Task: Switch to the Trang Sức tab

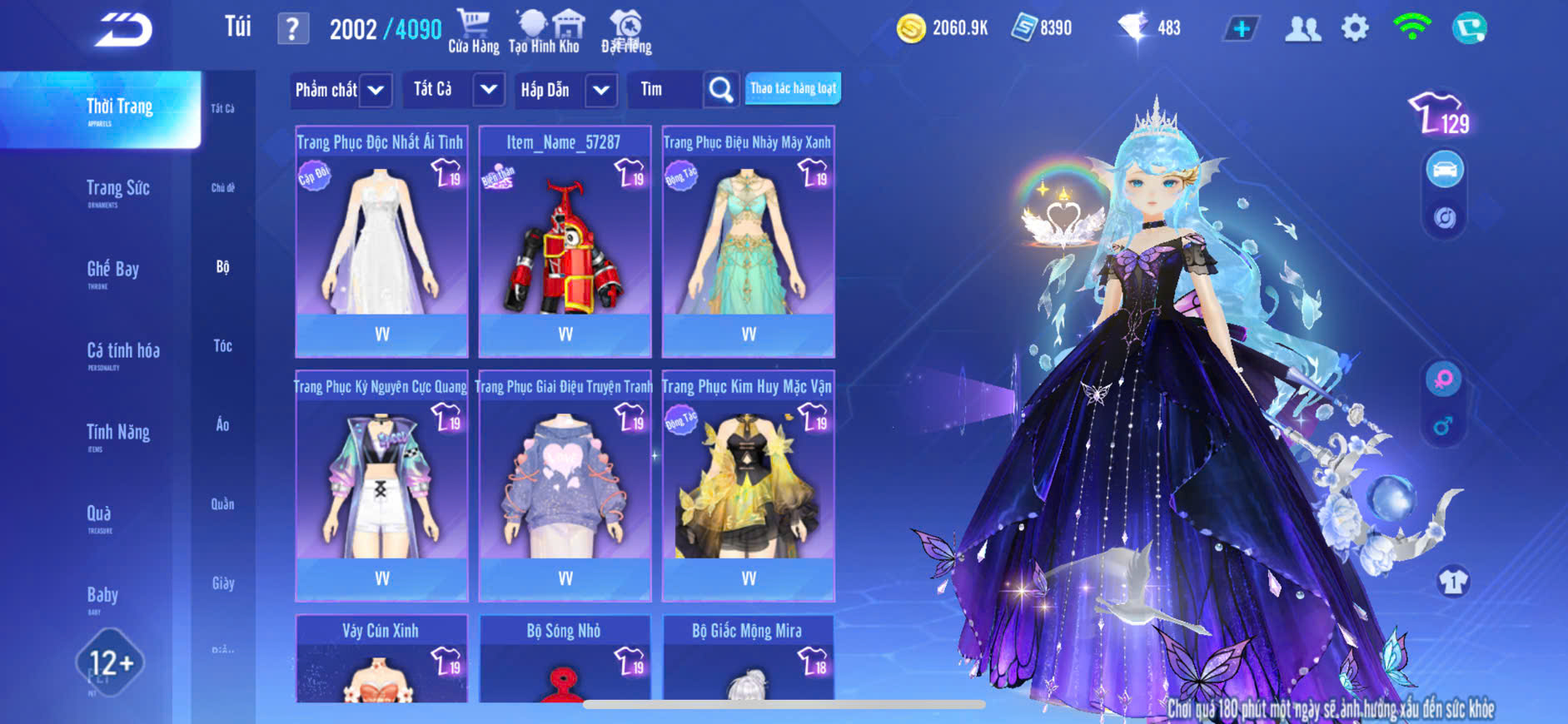Action: pyautogui.click(x=118, y=191)
